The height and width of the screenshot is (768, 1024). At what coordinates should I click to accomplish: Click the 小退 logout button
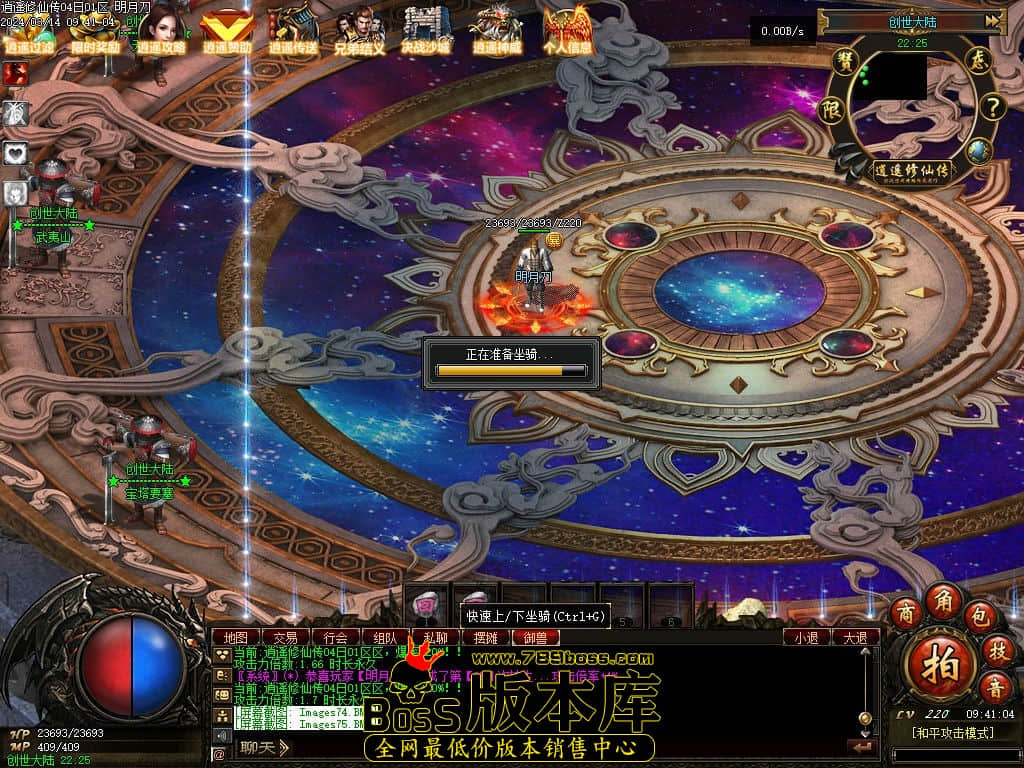click(x=806, y=637)
